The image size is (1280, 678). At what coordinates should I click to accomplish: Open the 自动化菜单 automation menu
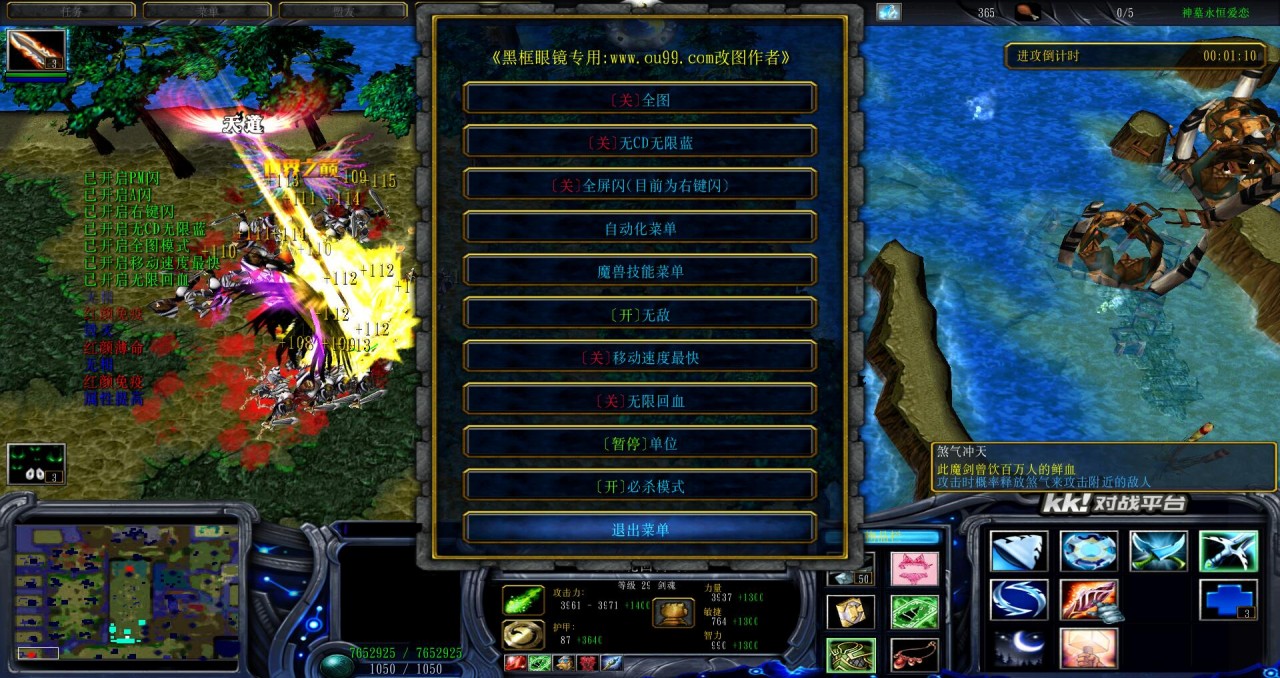coord(640,228)
